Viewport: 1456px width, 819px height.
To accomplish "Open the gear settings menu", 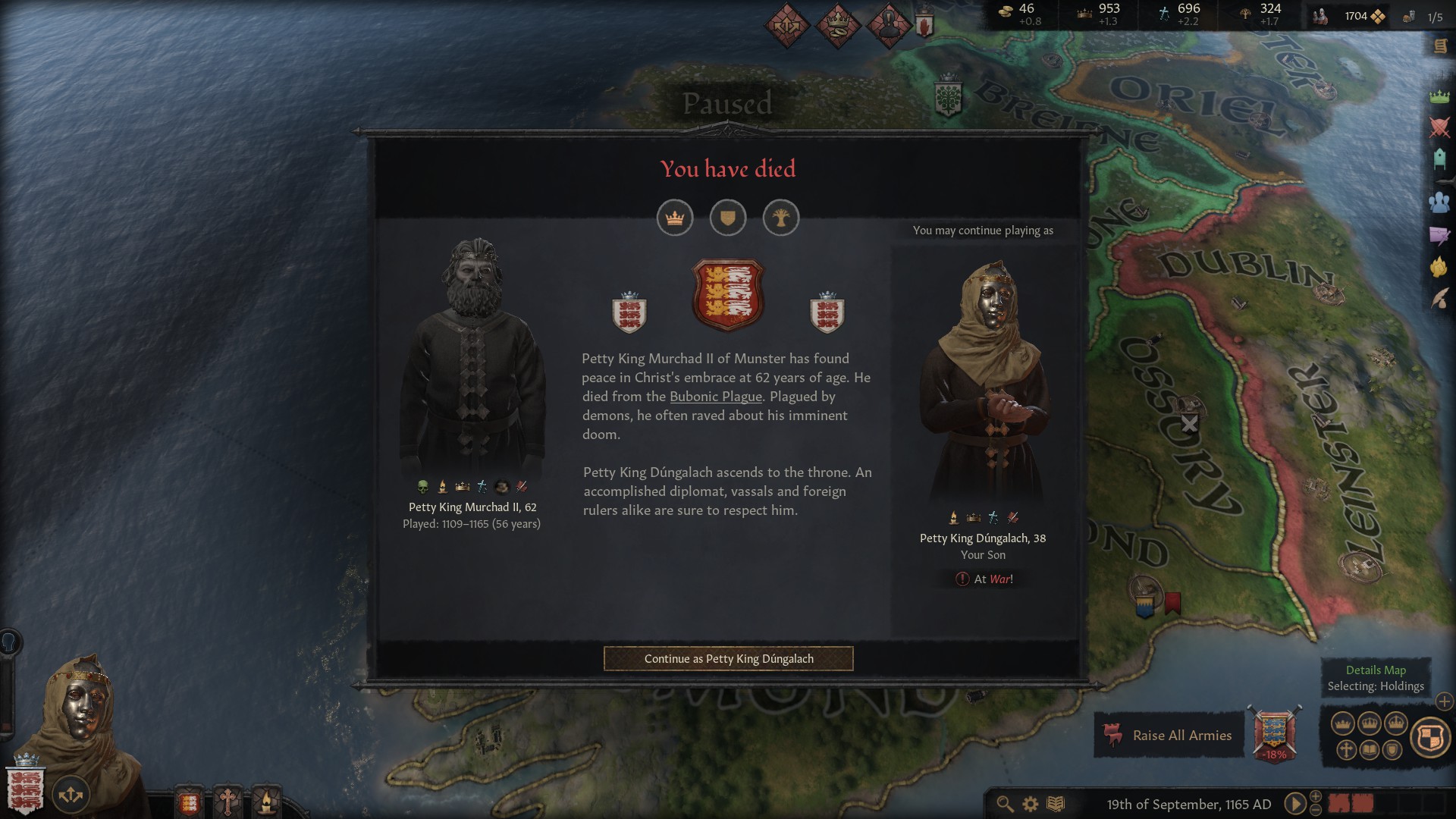I will [1030, 804].
